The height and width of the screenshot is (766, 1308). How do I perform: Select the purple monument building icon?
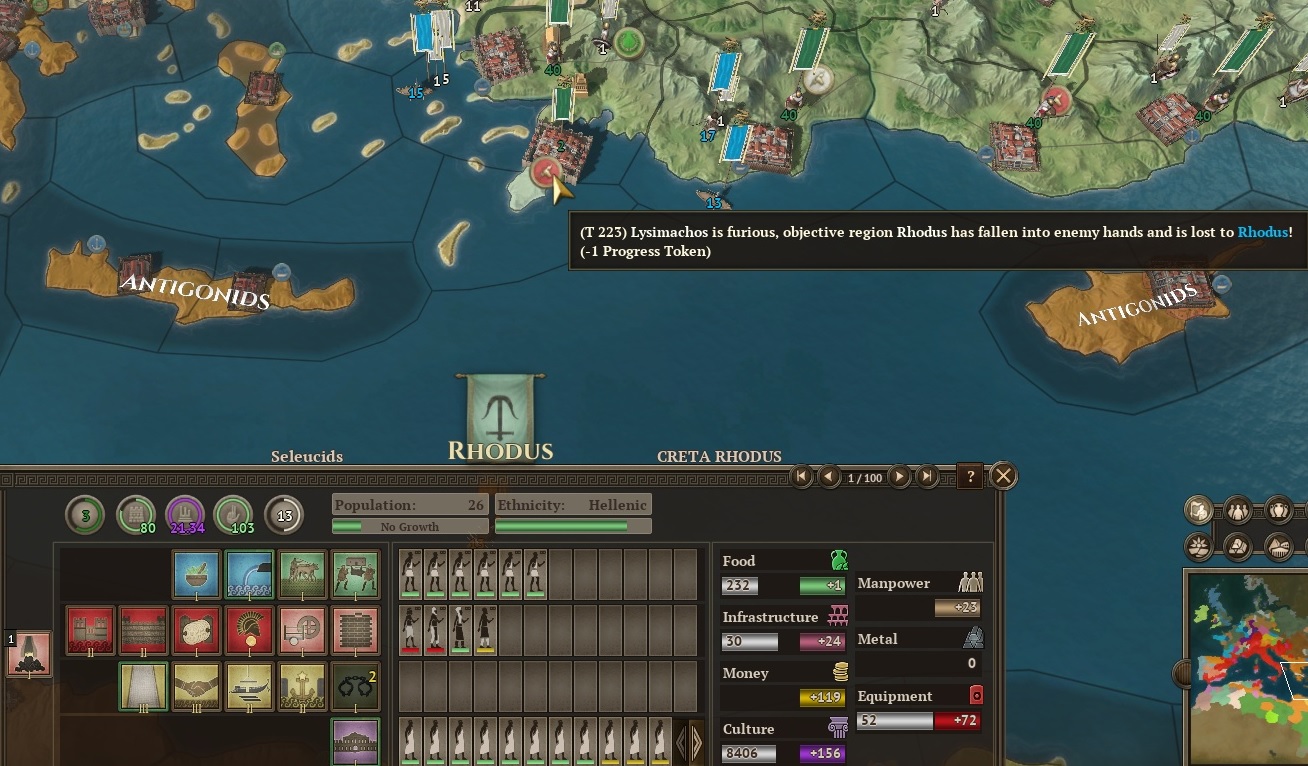355,742
